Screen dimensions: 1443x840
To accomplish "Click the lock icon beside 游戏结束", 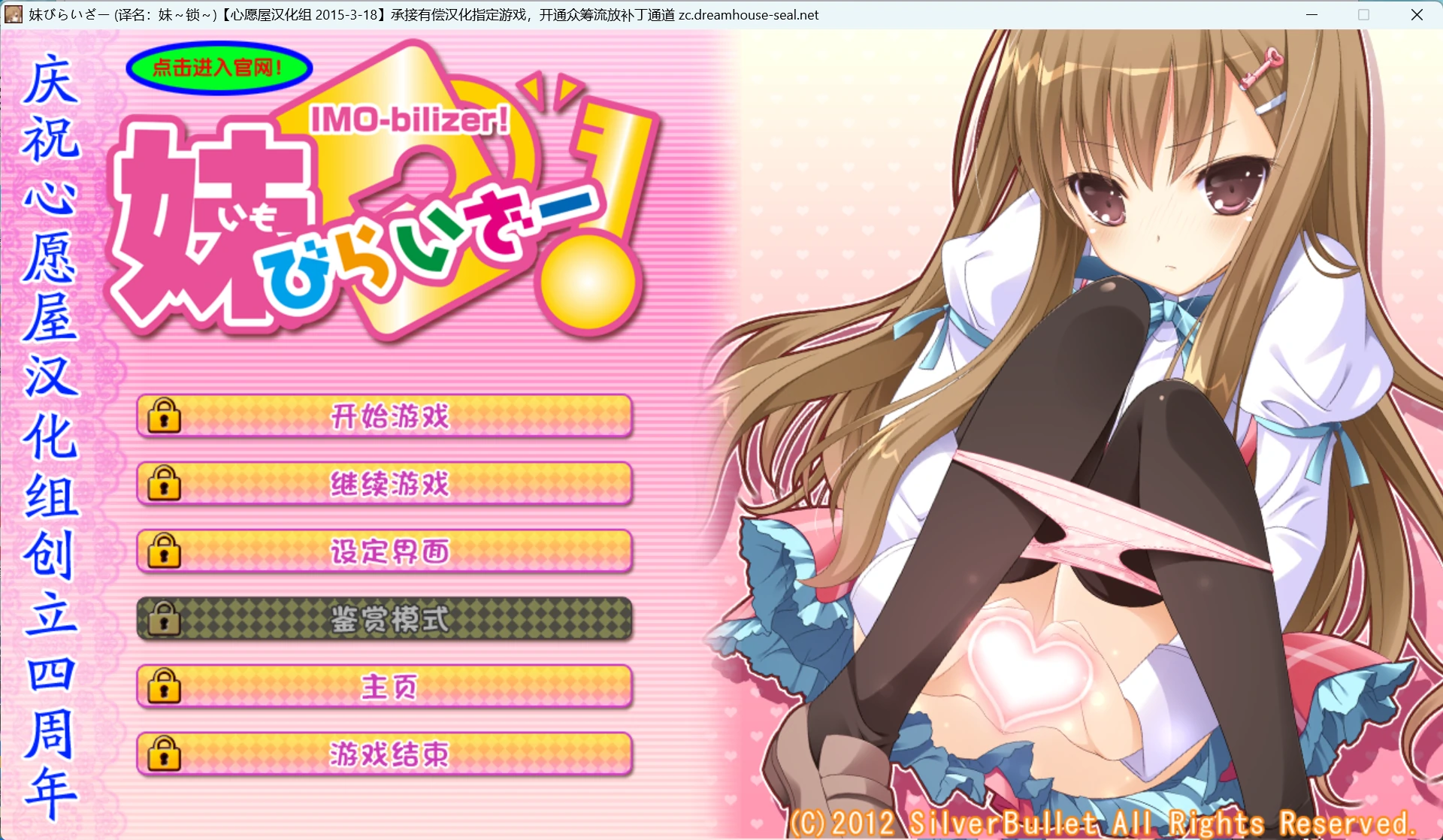I will coord(165,753).
